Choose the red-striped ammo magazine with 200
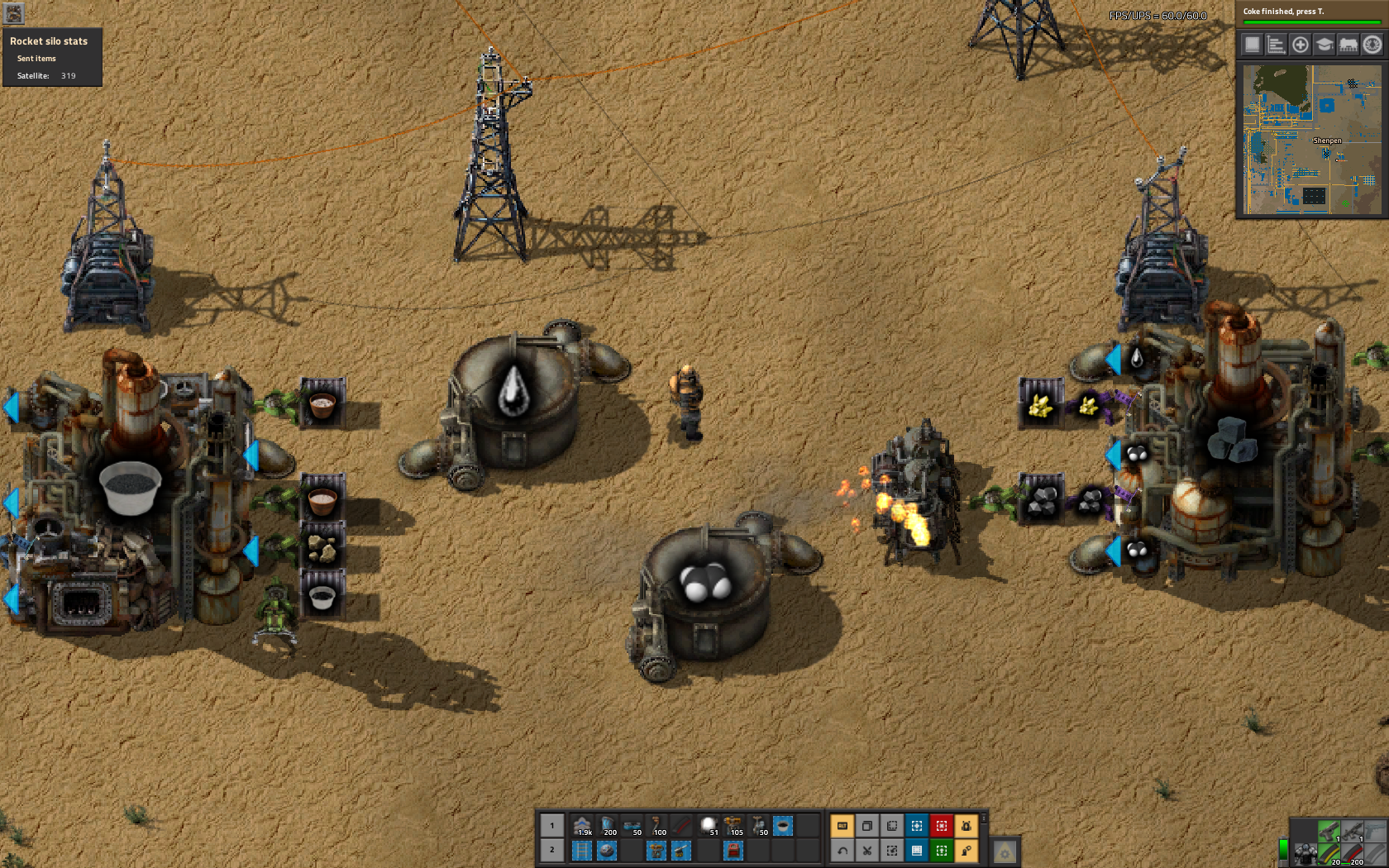The height and width of the screenshot is (868, 1389). point(1353,854)
